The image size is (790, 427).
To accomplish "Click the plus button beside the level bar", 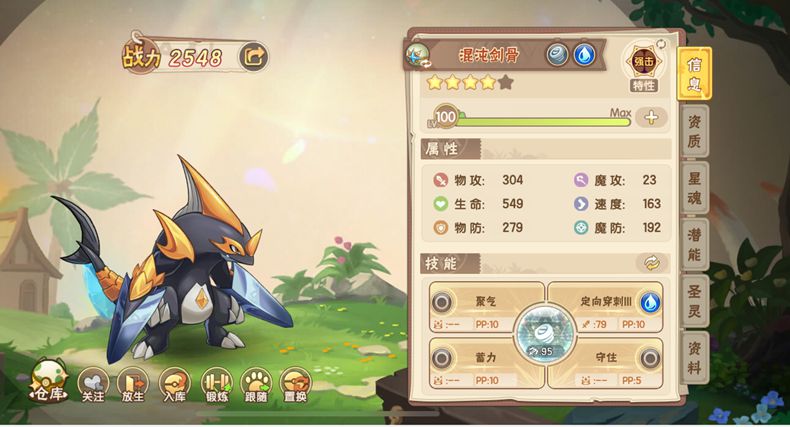I will pos(651,117).
